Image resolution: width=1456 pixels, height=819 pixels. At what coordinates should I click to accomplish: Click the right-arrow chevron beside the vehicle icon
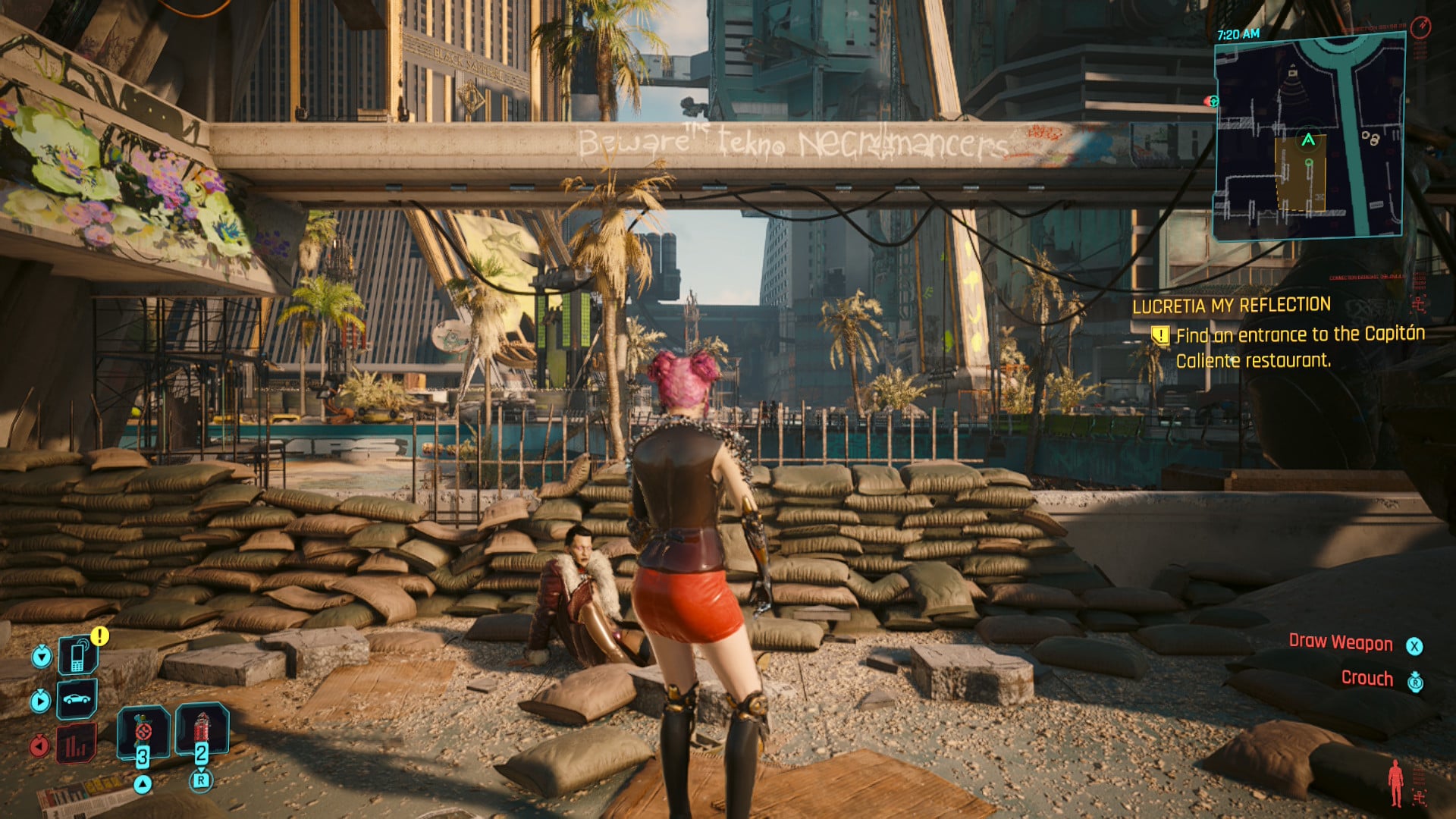click(41, 701)
